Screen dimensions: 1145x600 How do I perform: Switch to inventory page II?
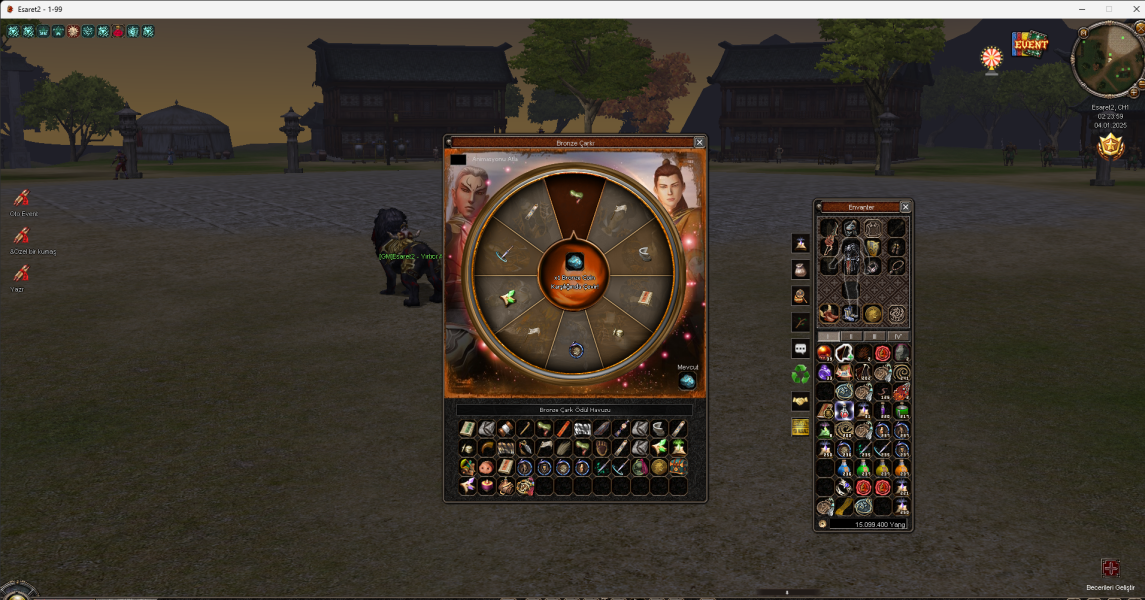[x=851, y=336]
